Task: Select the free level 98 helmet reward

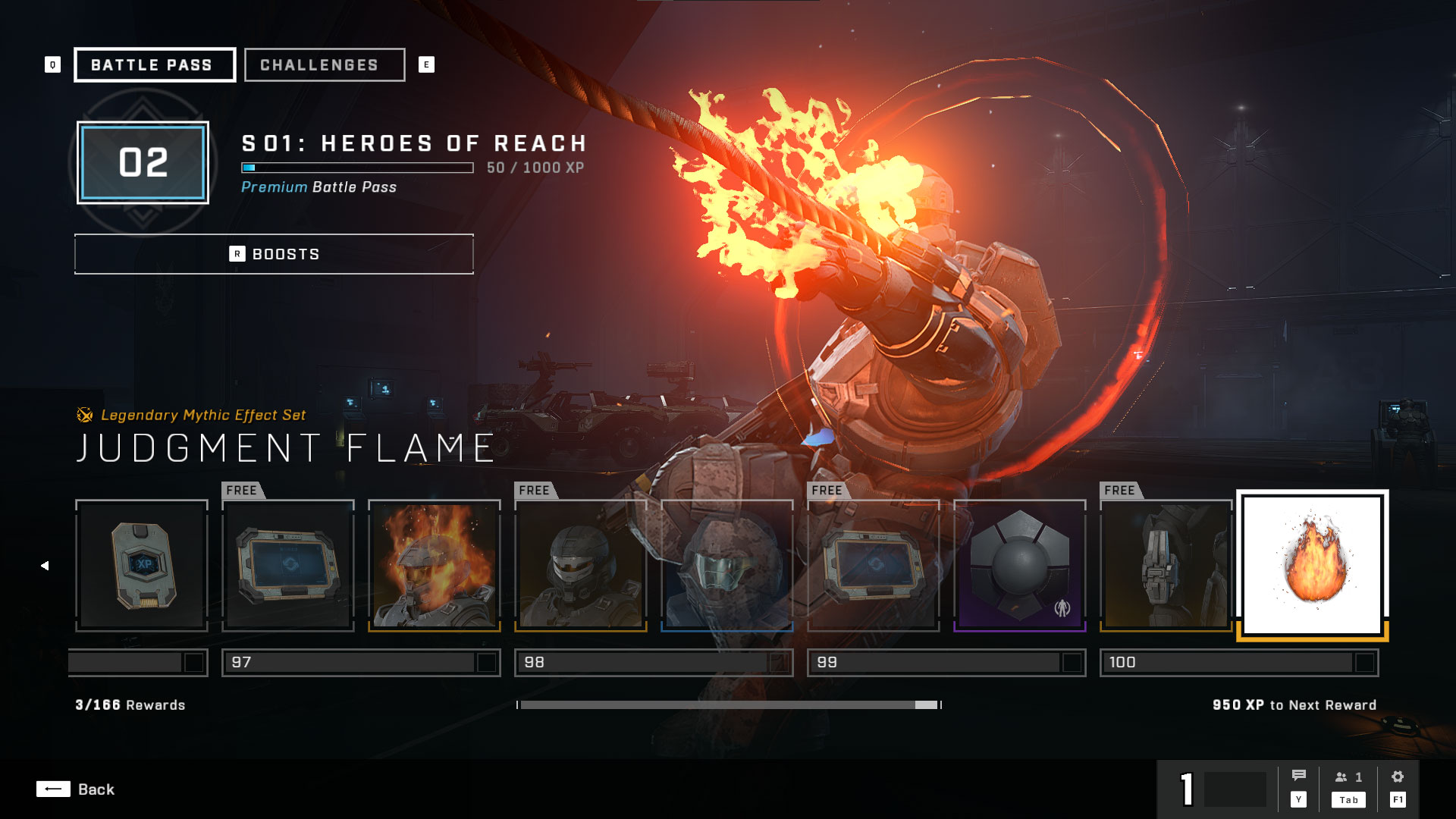Action: 581,566
